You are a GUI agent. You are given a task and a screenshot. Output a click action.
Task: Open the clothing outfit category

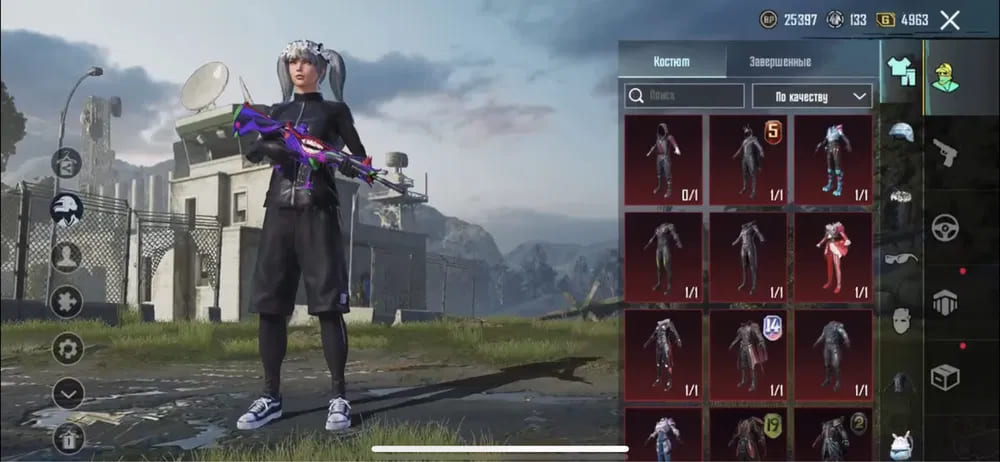click(x=902, y=72)
